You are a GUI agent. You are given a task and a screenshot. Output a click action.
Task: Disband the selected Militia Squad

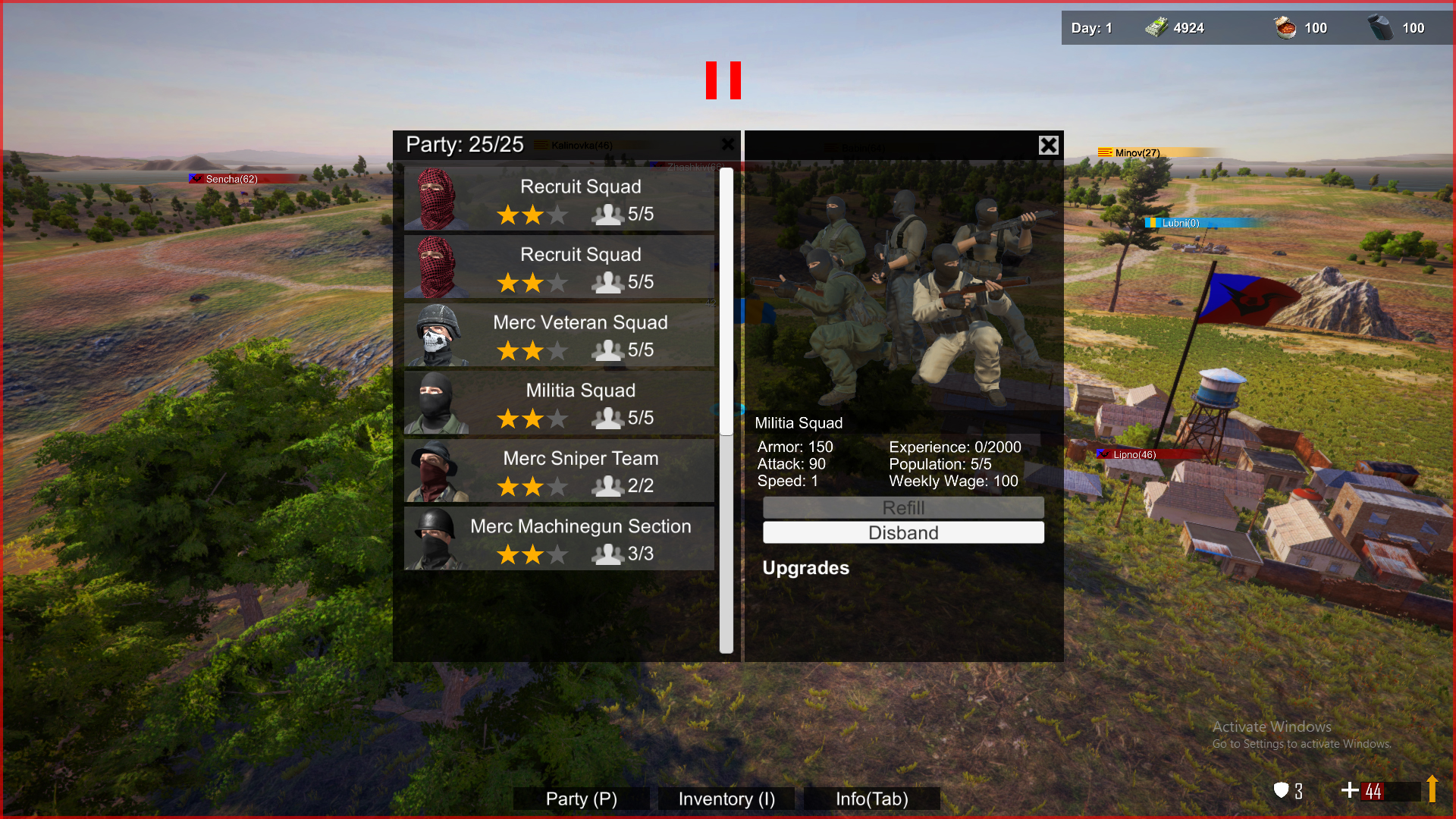[903, 532]
